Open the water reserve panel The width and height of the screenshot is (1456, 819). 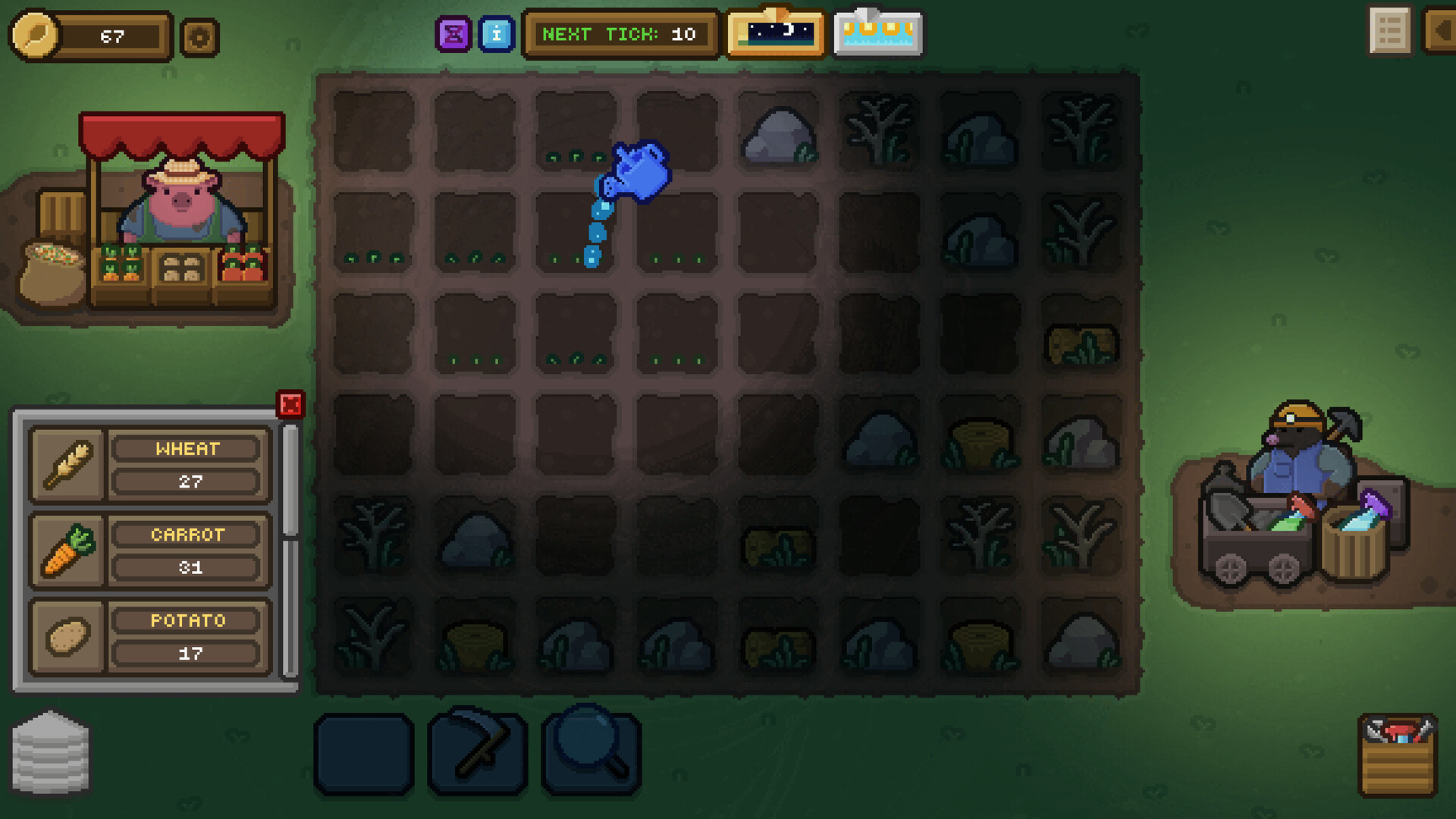[877, 33]
